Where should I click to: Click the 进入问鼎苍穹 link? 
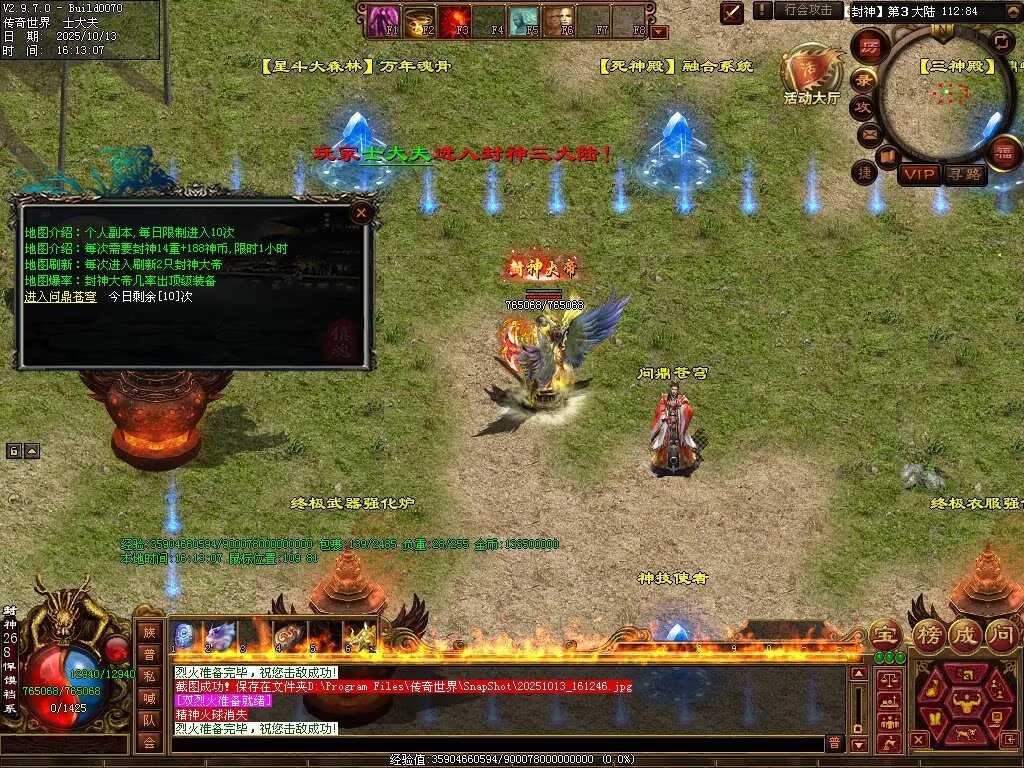pos(61,297)
